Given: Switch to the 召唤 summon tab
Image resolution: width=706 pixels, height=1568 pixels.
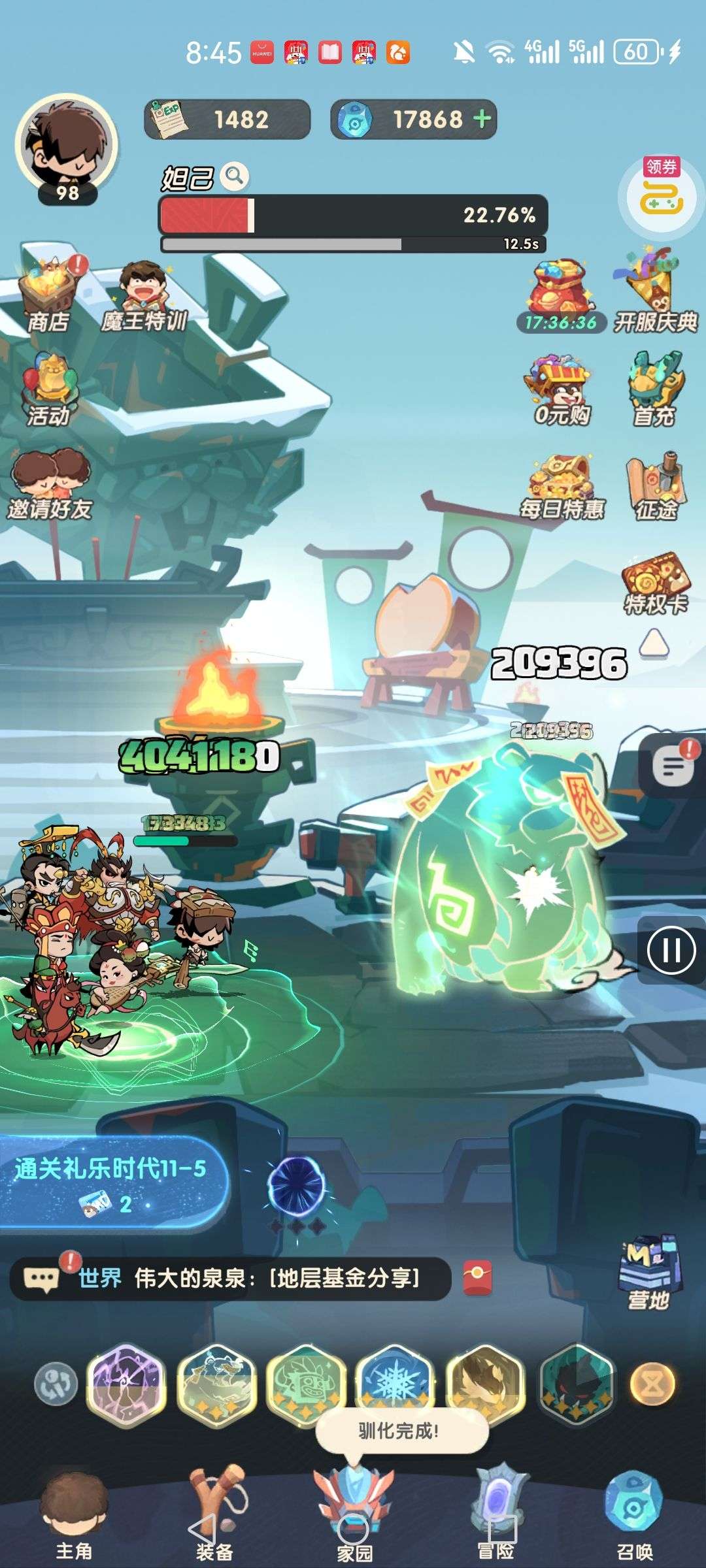Looking at the screenshot, I should click(634, 1516).
